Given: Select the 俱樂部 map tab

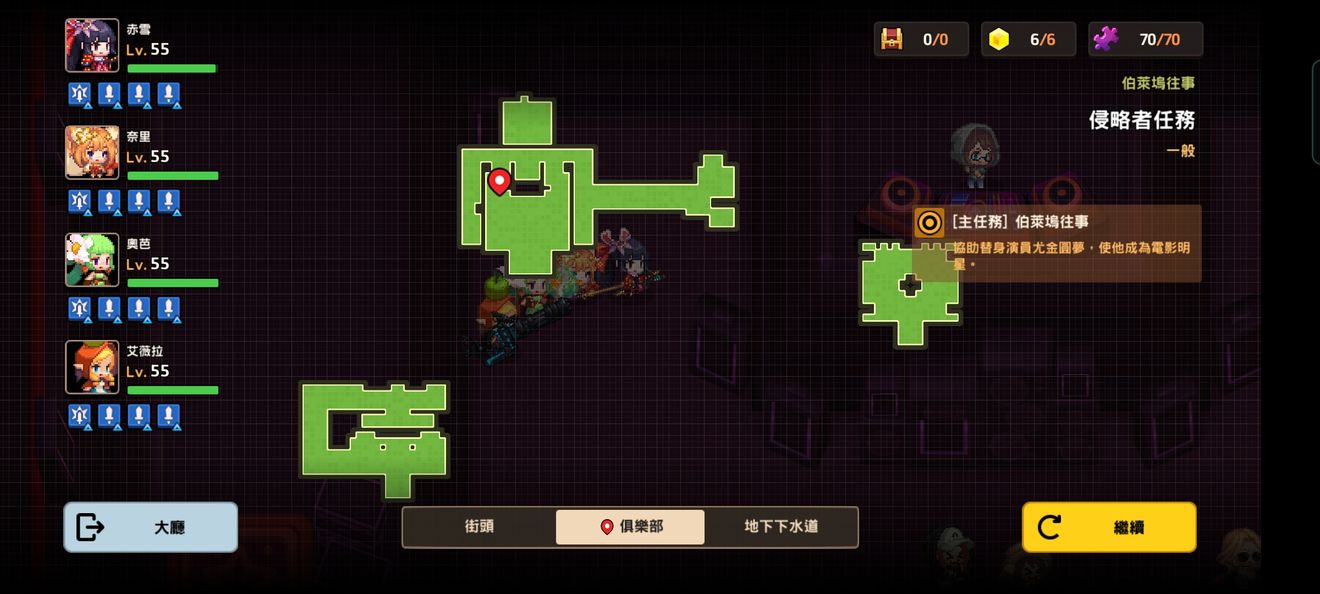Looking at the screenshot, I should point(630,527).
